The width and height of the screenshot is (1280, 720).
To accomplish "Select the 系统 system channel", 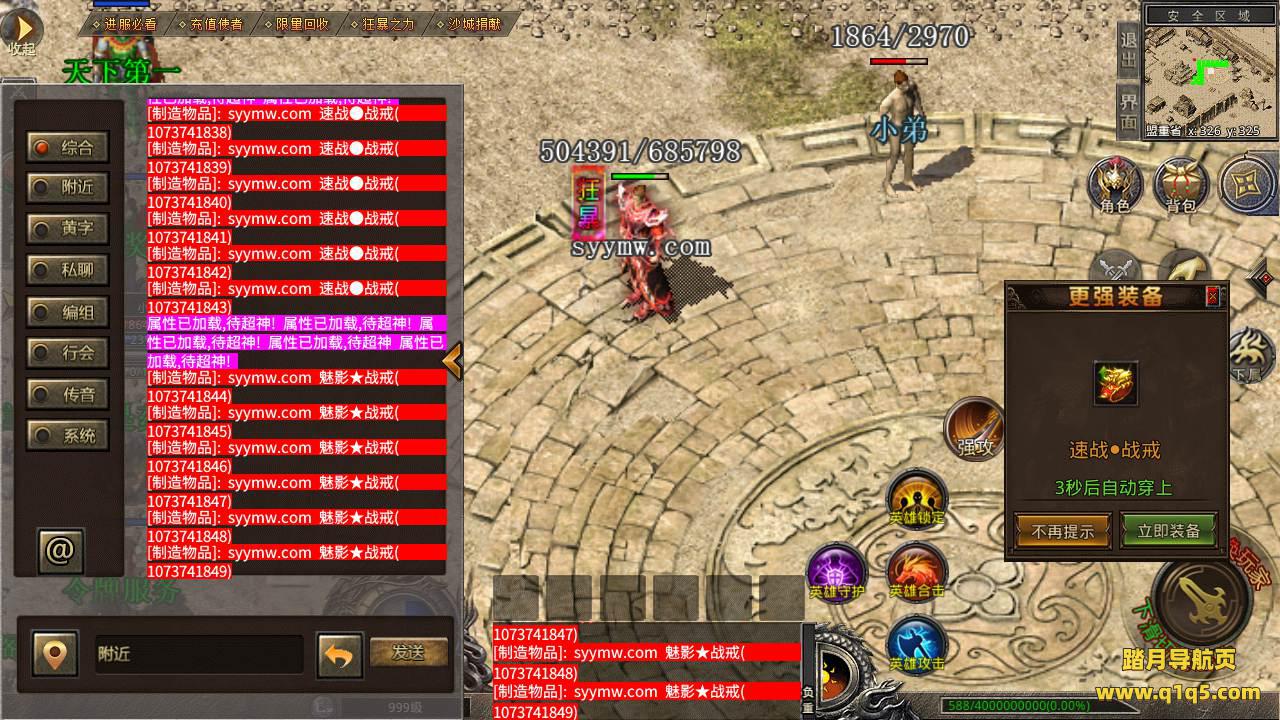I will 67,436.
